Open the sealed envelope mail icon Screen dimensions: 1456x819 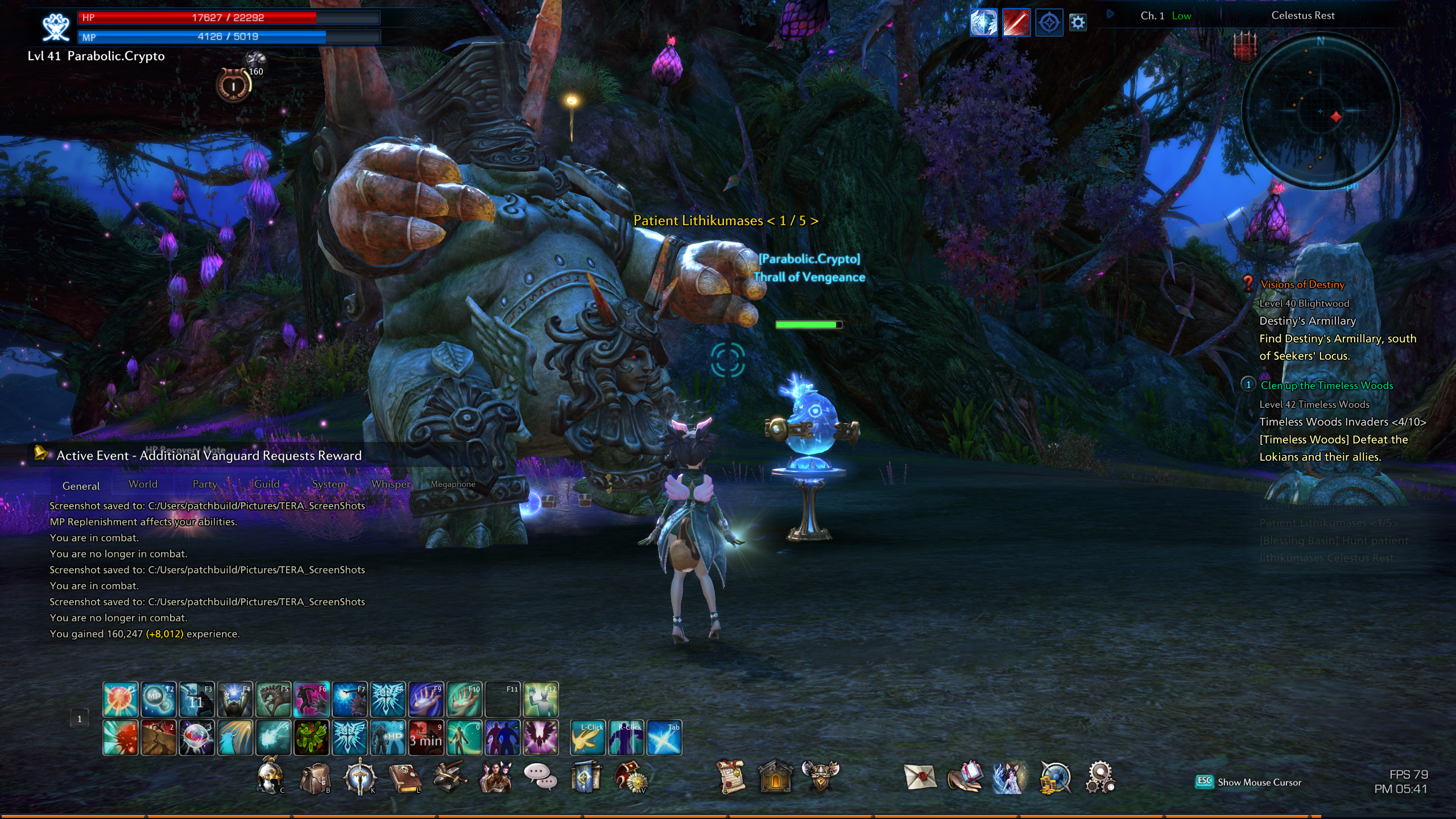point(920,777)
